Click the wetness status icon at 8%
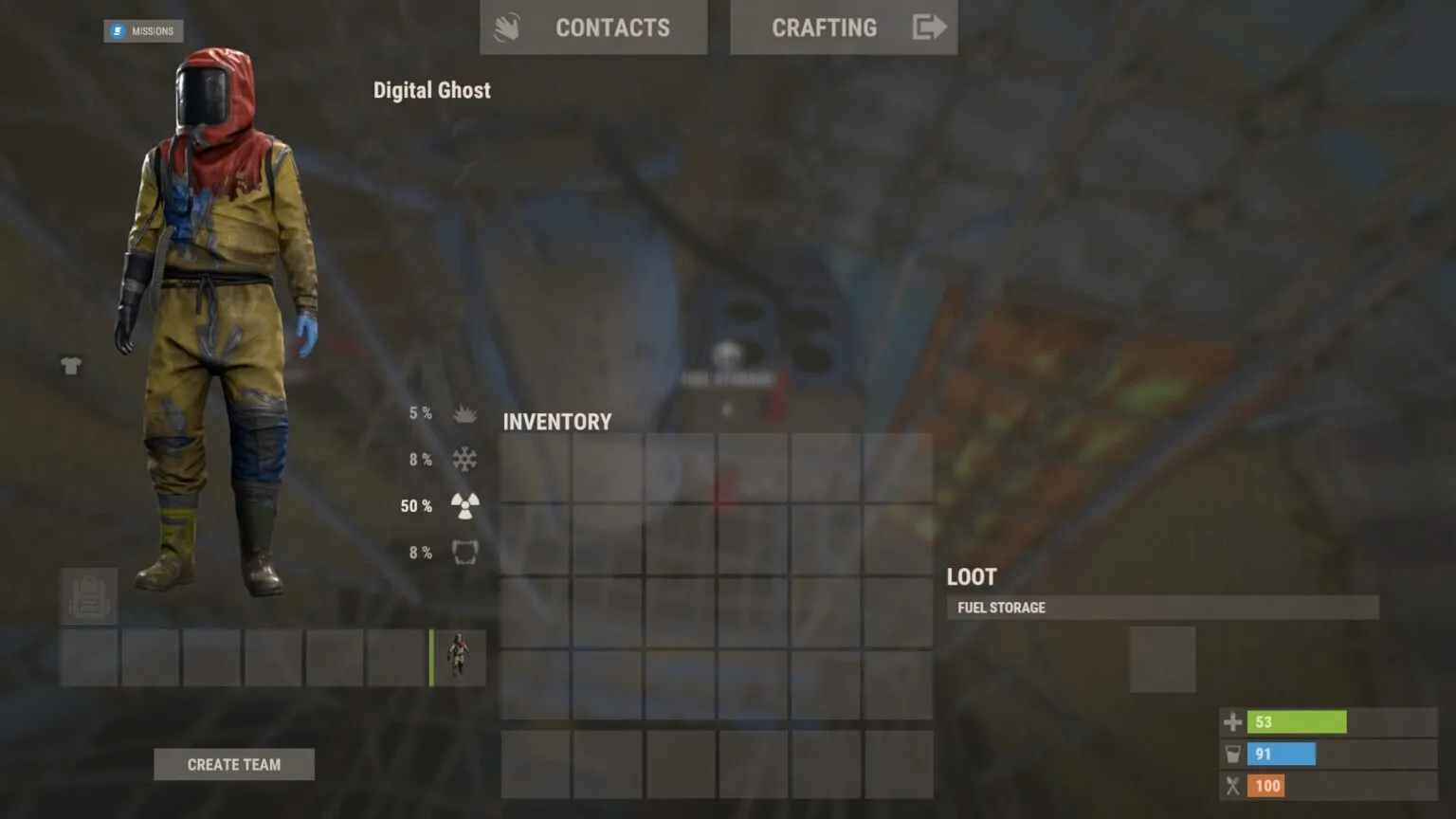The height and width of the screenshot is (819, 1456). click(x=464, y=551)
